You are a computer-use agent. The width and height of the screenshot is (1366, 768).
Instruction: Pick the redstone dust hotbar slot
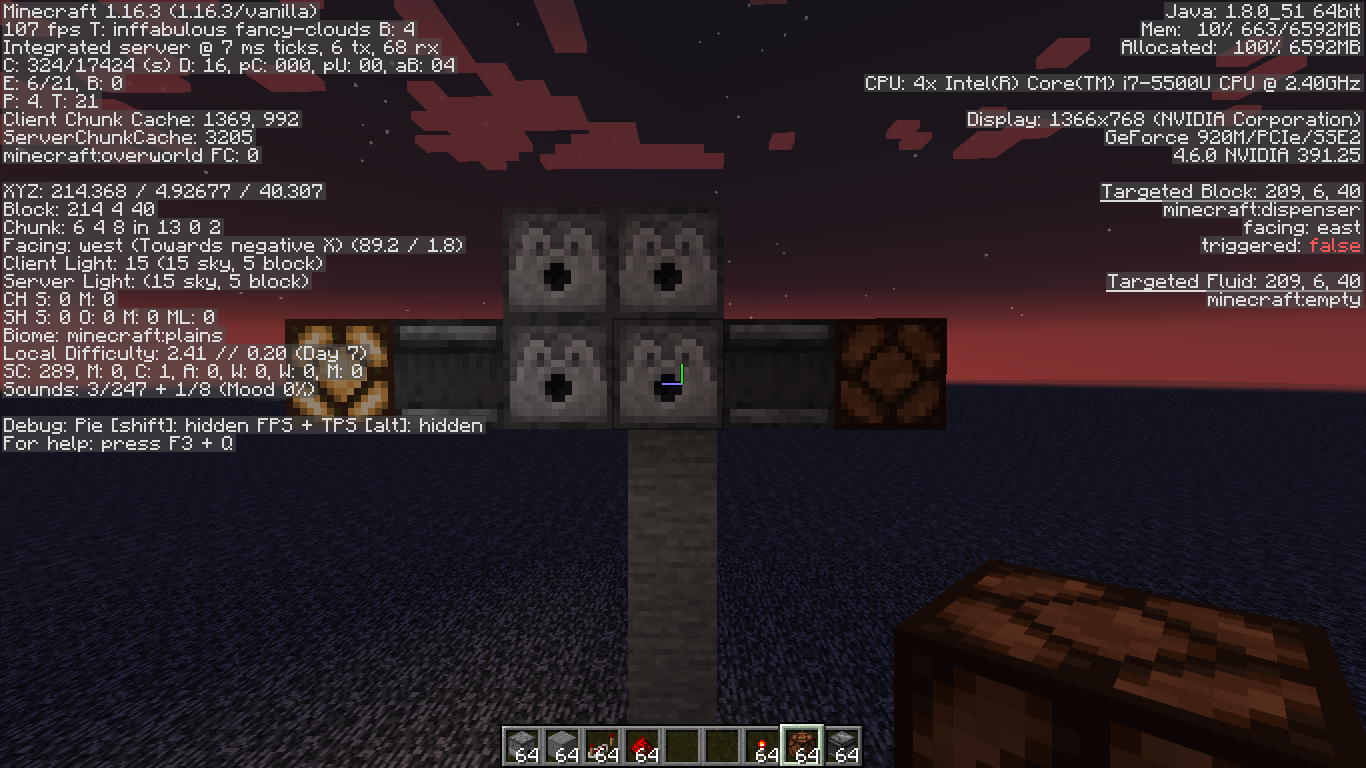641,745
